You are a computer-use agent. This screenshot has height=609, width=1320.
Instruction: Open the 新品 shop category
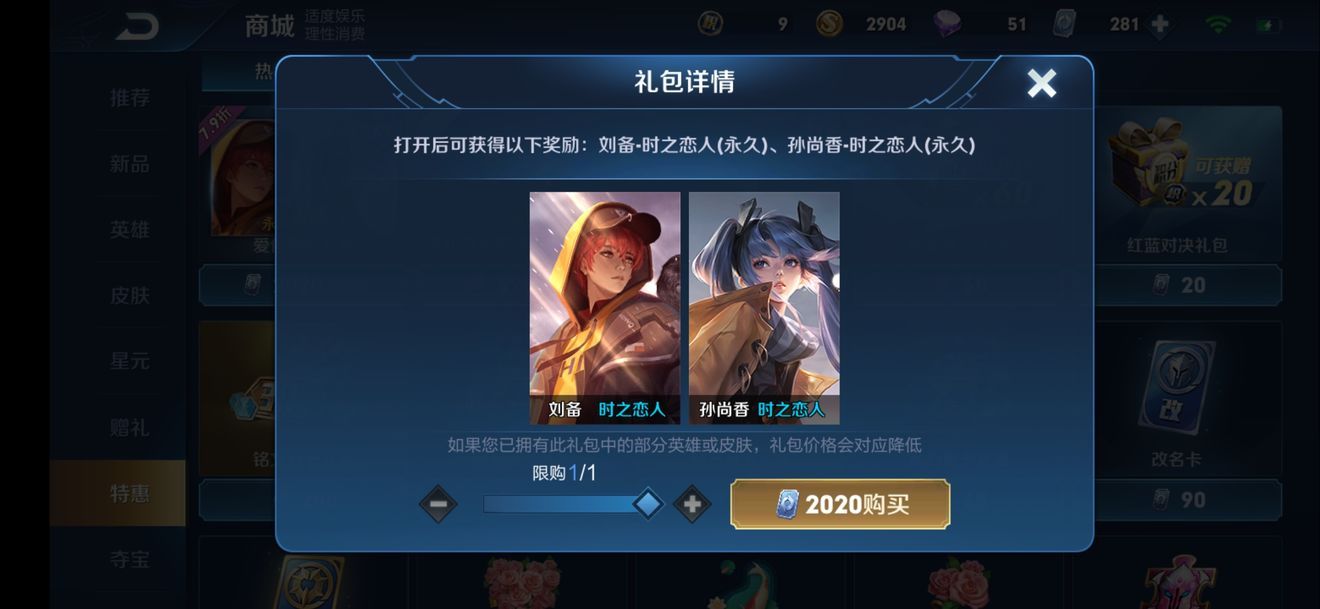point(129,164)
